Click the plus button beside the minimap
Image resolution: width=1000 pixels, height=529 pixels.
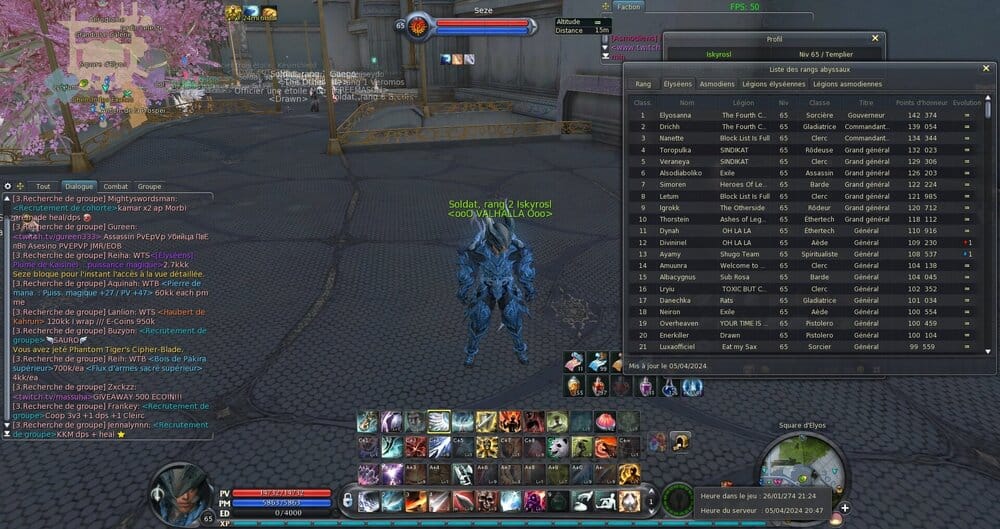(845, 508)
